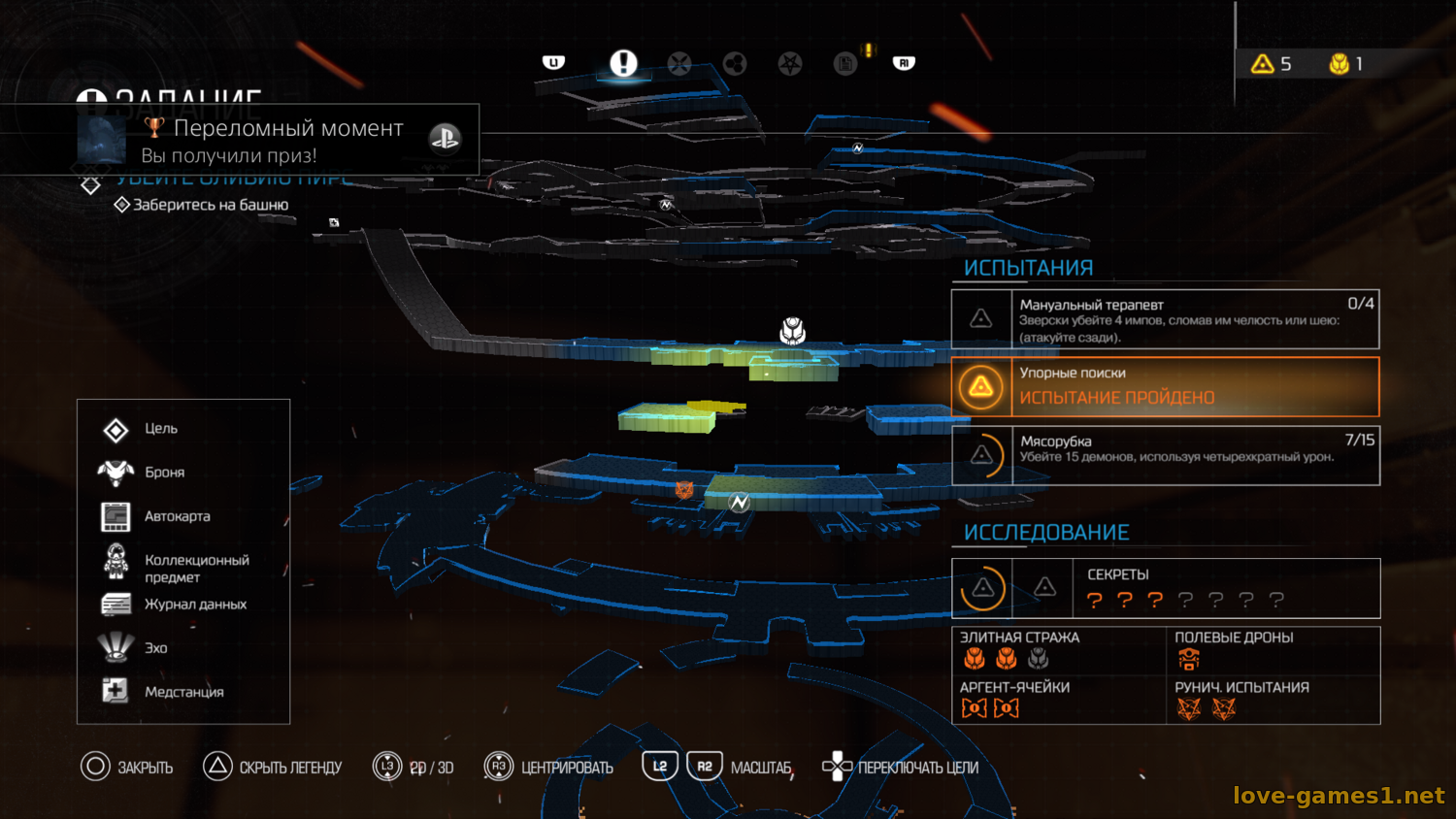Choose the Мясорубка challenge entry

coord(1165,455)
